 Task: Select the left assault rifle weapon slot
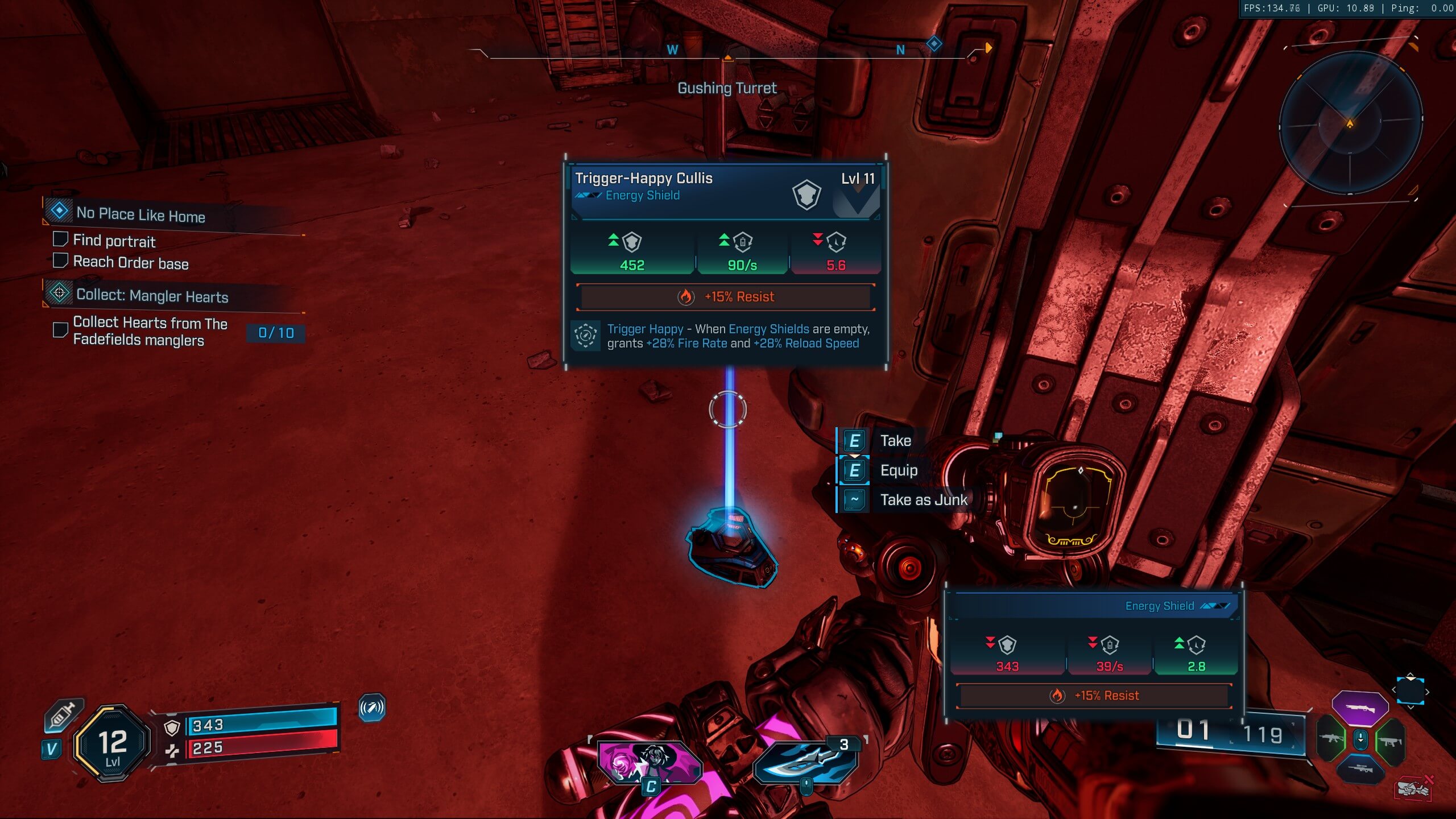pos(1331,739)
